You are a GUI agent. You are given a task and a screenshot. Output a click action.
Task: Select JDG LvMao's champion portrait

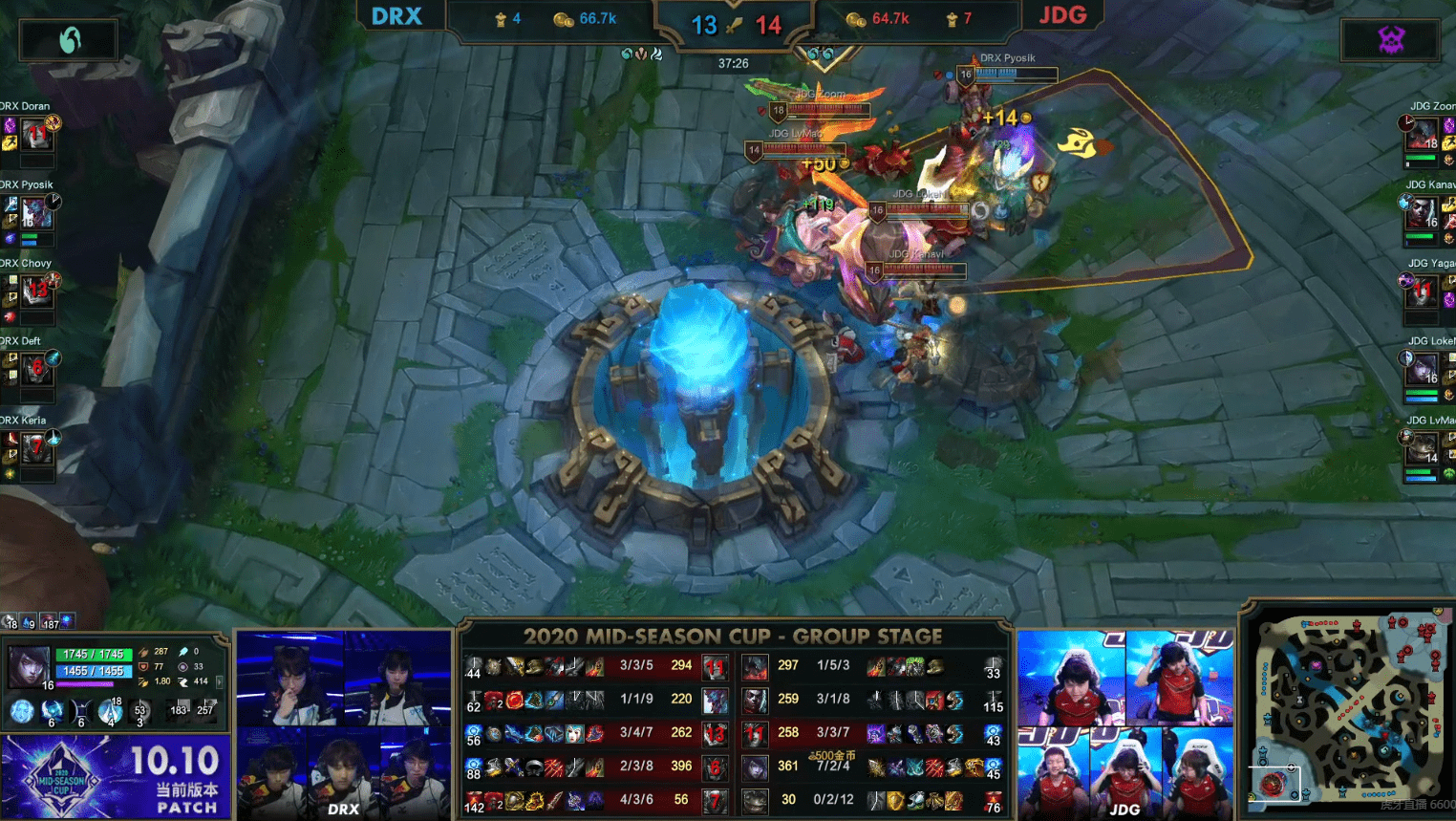coord(1422,447)
